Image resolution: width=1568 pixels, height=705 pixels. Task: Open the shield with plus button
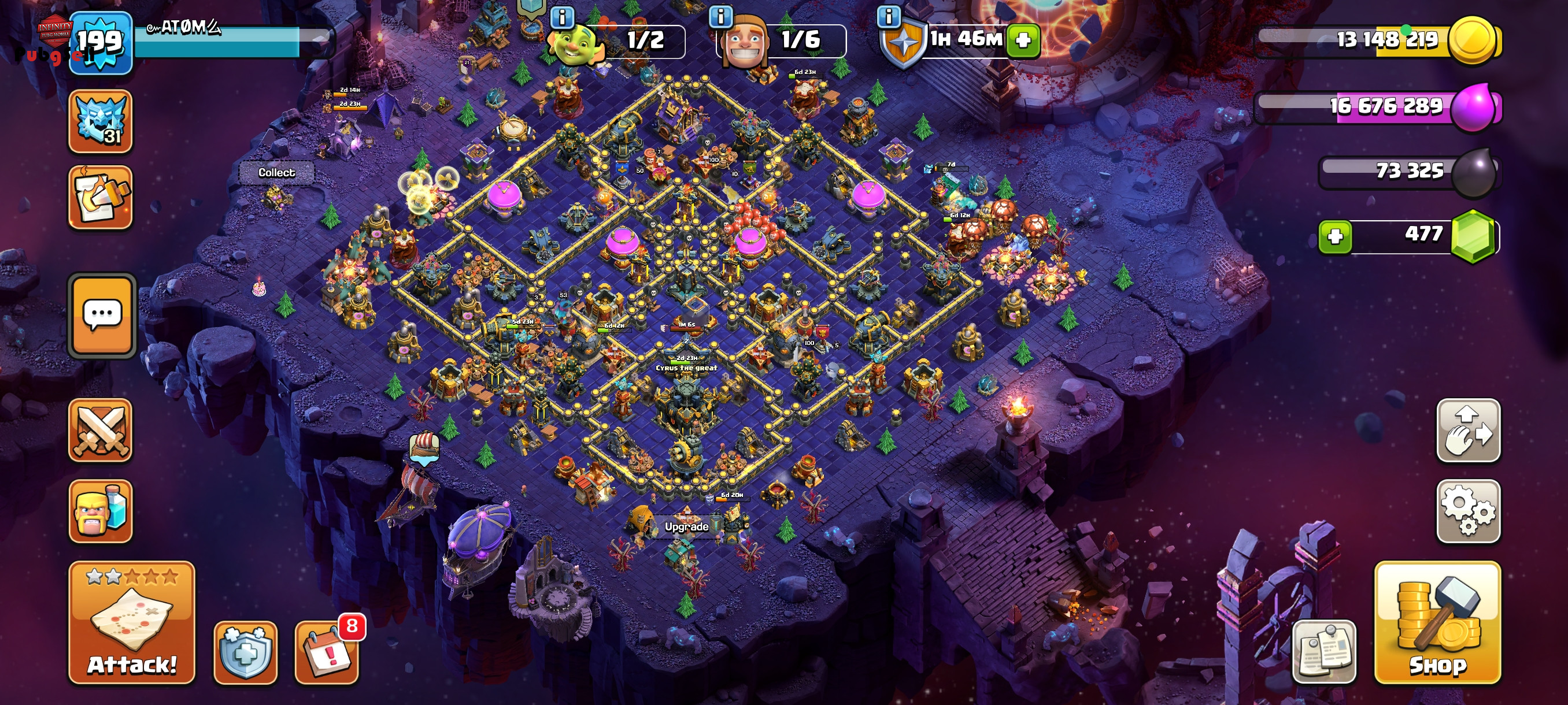245,652
